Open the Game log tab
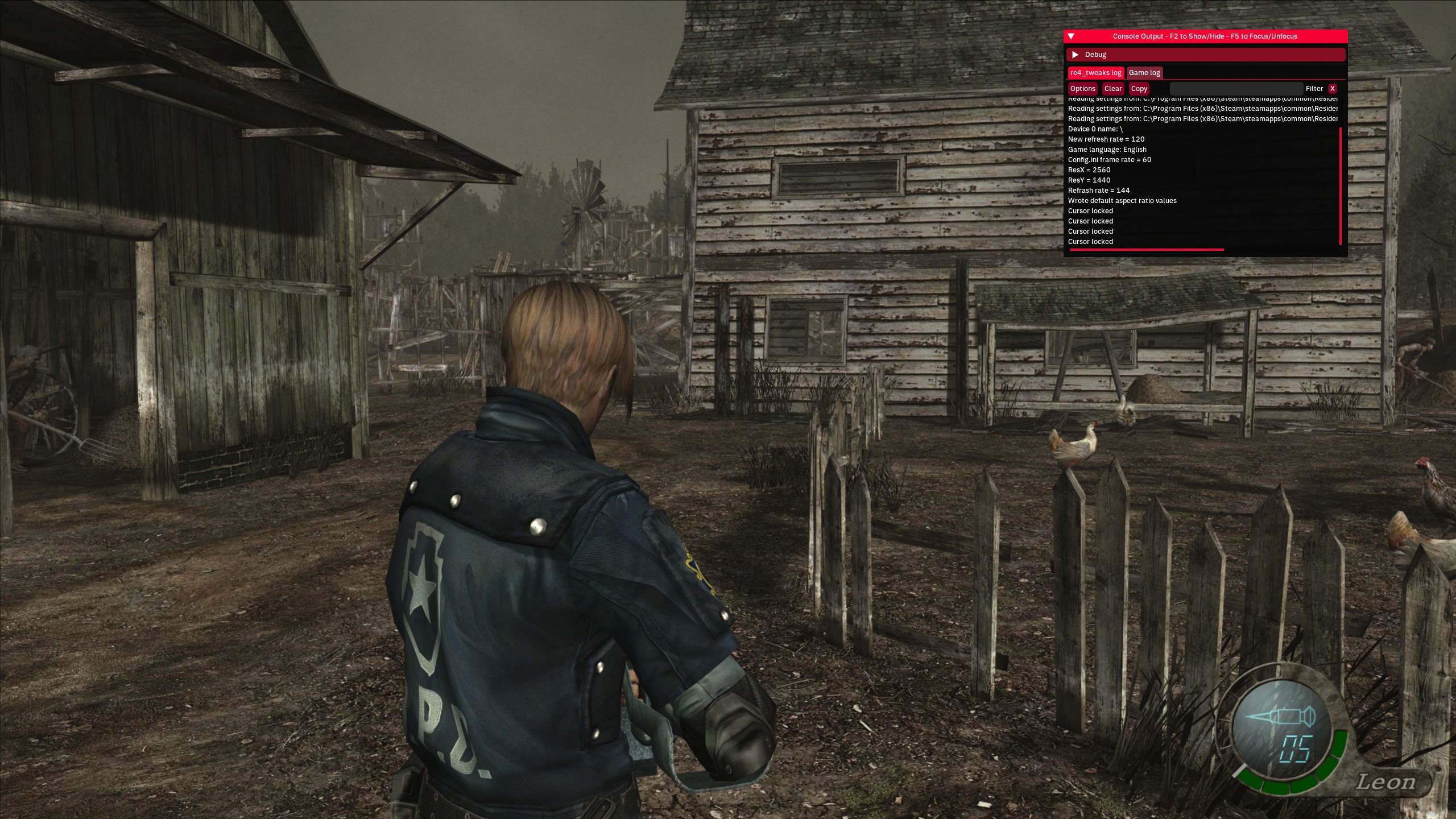1456x819 pixels. coord(1144,73)
